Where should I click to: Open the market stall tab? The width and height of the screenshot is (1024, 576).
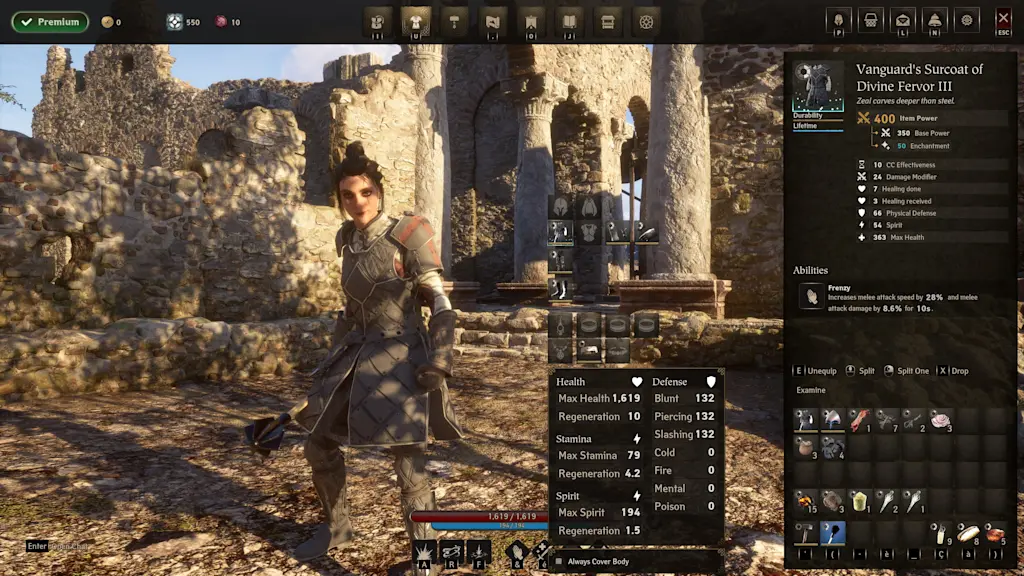[607, 20]
